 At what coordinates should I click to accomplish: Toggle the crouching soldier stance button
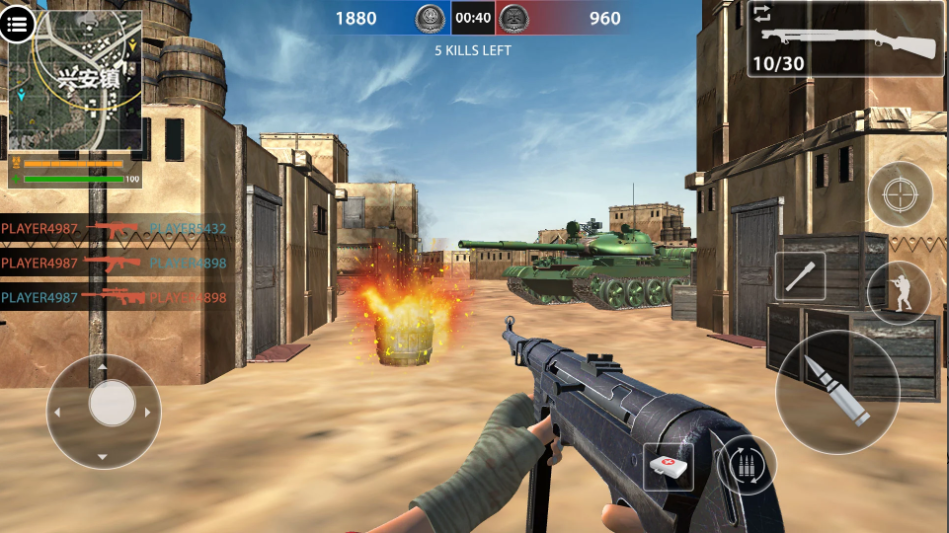click(x=898, y=293)
